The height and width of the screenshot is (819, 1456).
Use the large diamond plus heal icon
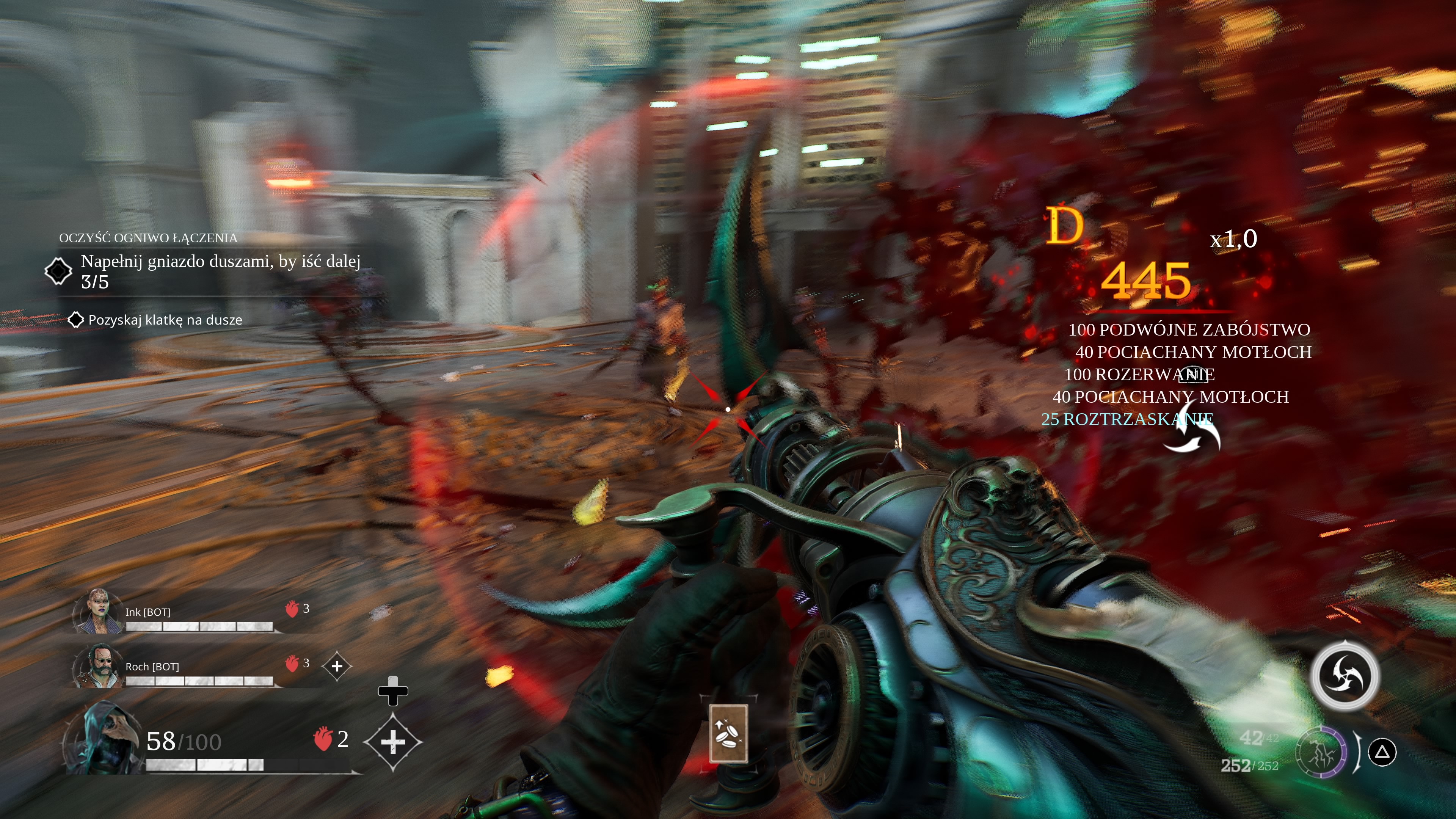[x=393, y=742]
